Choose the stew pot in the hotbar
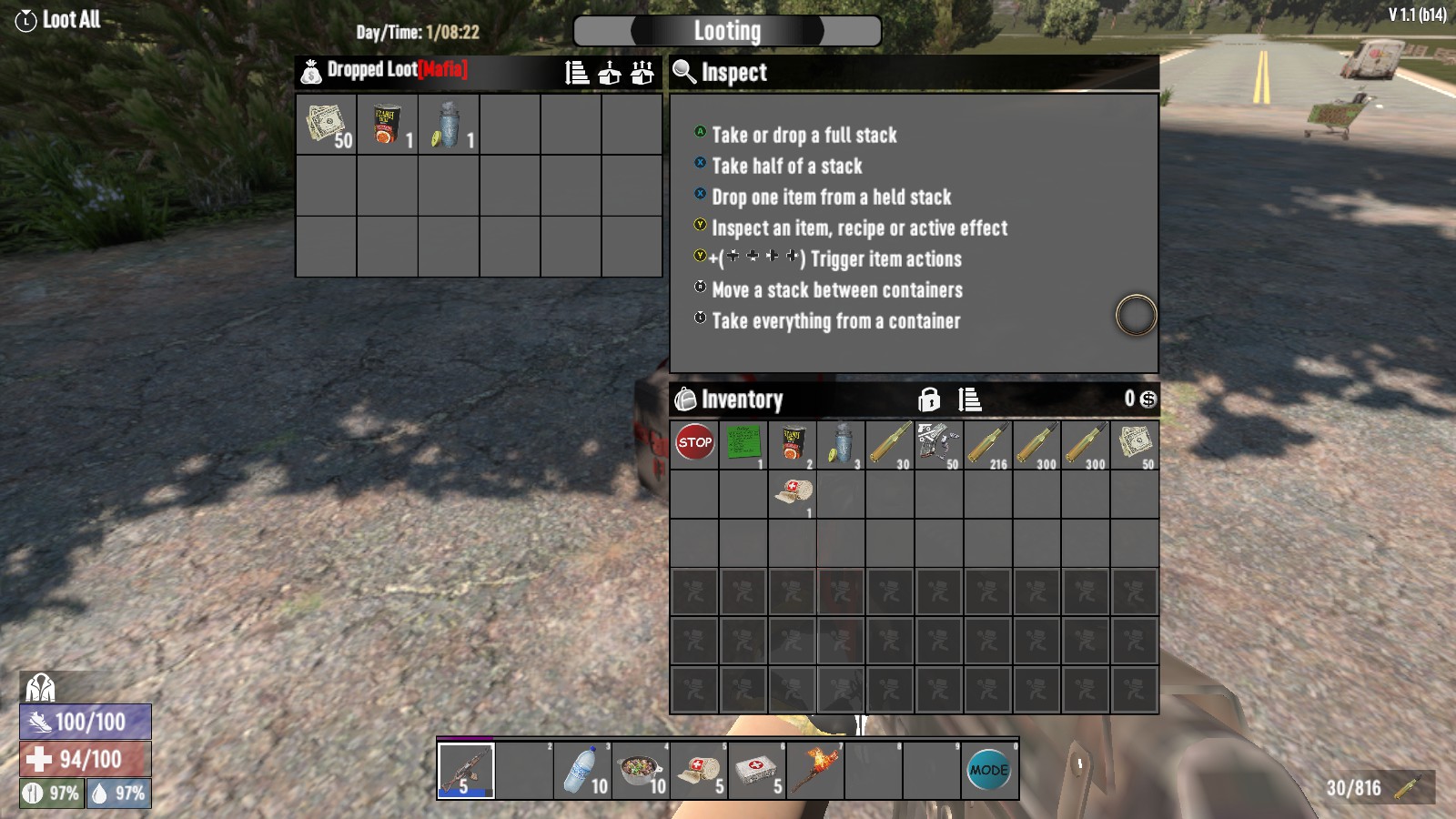Viewport: 1456px width, 819px height. 641,771
